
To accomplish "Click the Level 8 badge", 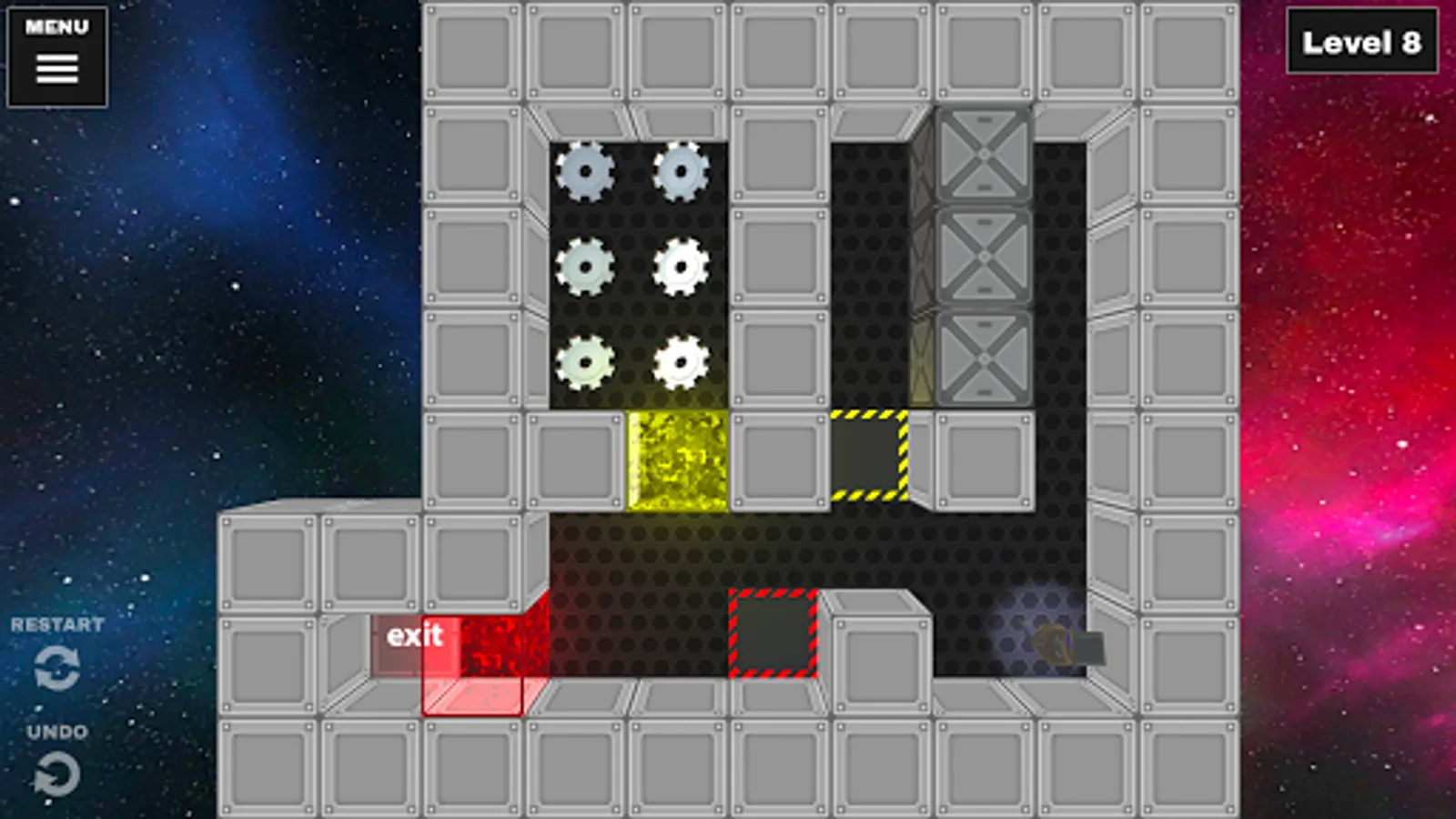I will [x=1361, y=42].
